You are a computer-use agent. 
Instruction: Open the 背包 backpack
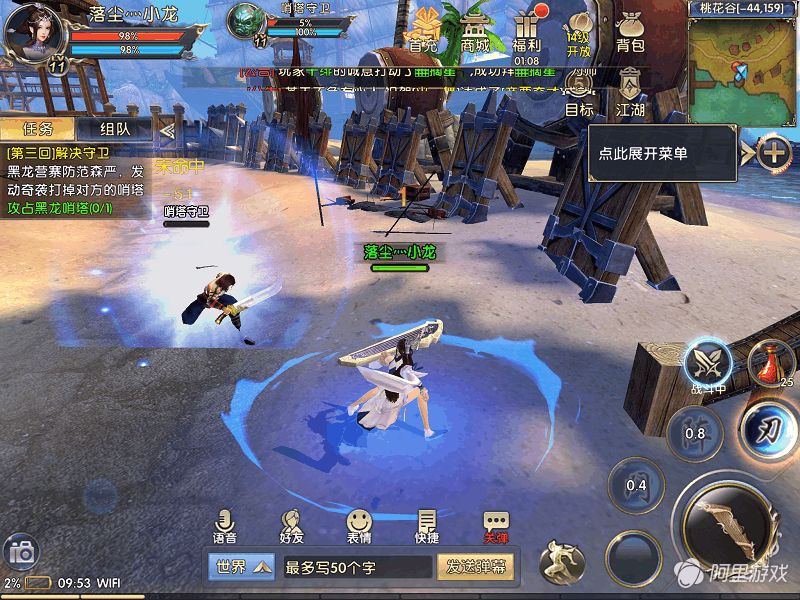coord(630,30)
